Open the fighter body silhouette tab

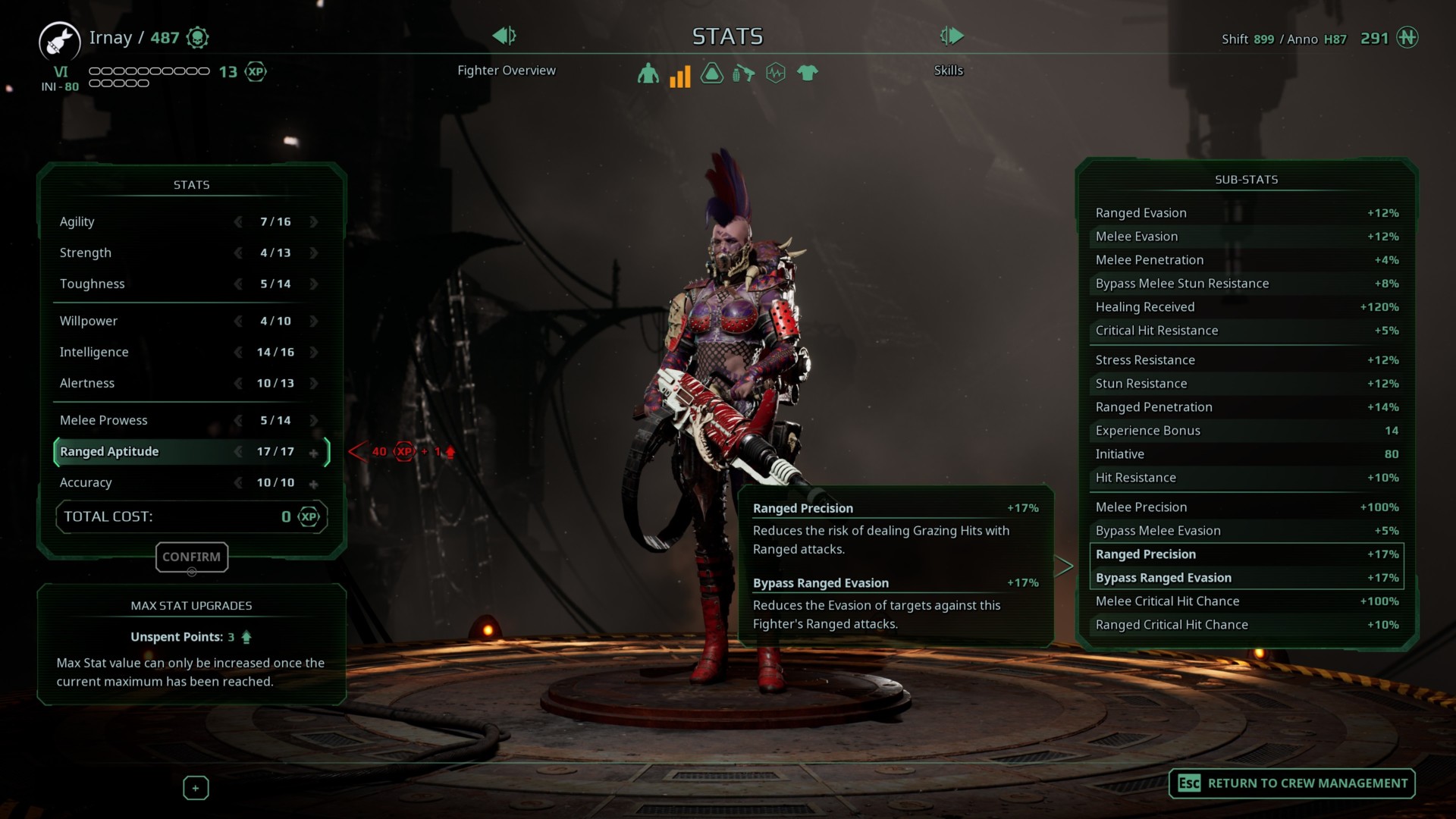click(648, 74)
